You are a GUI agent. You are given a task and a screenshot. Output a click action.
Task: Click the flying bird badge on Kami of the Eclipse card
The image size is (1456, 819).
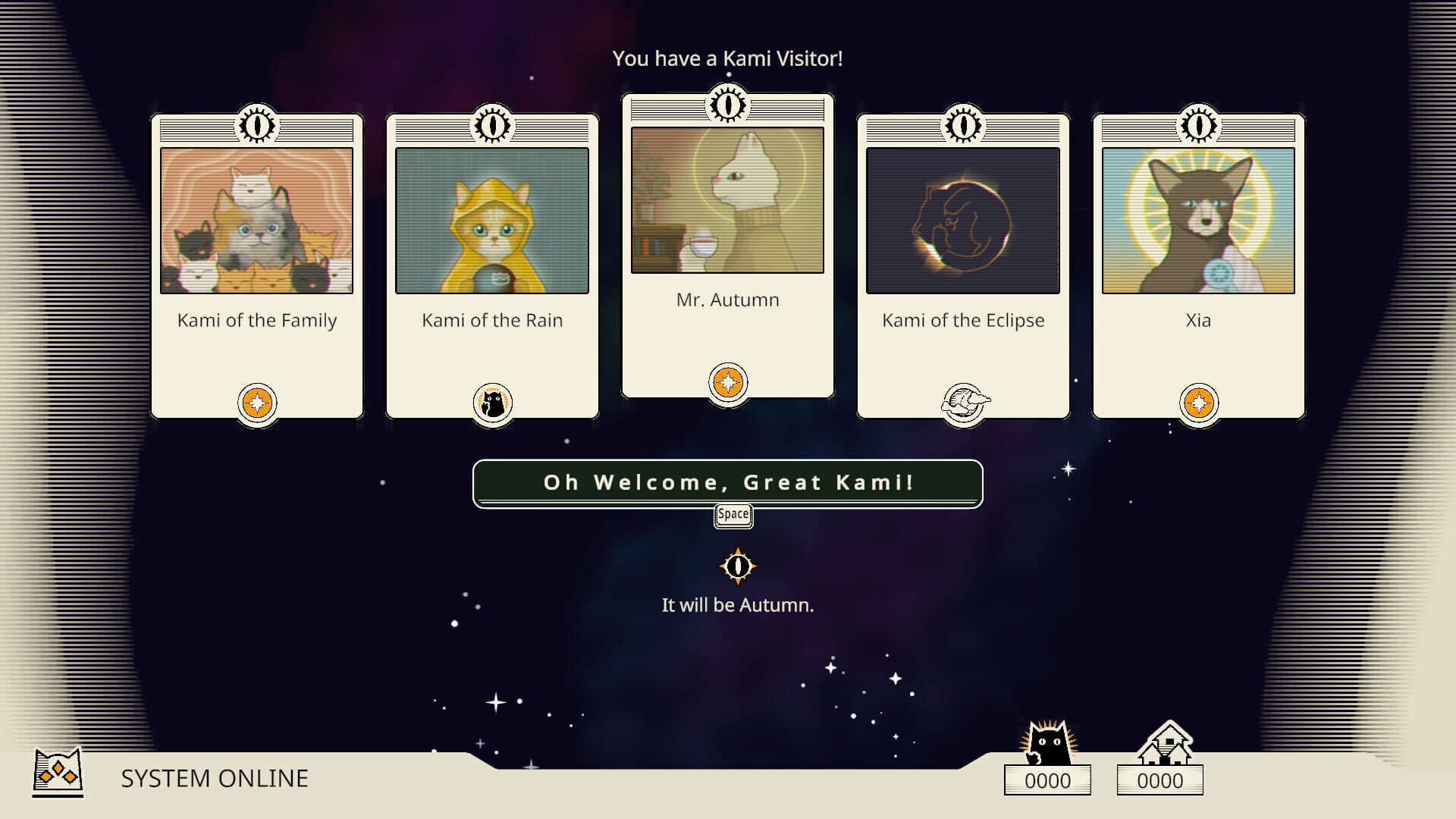(963, 402)
